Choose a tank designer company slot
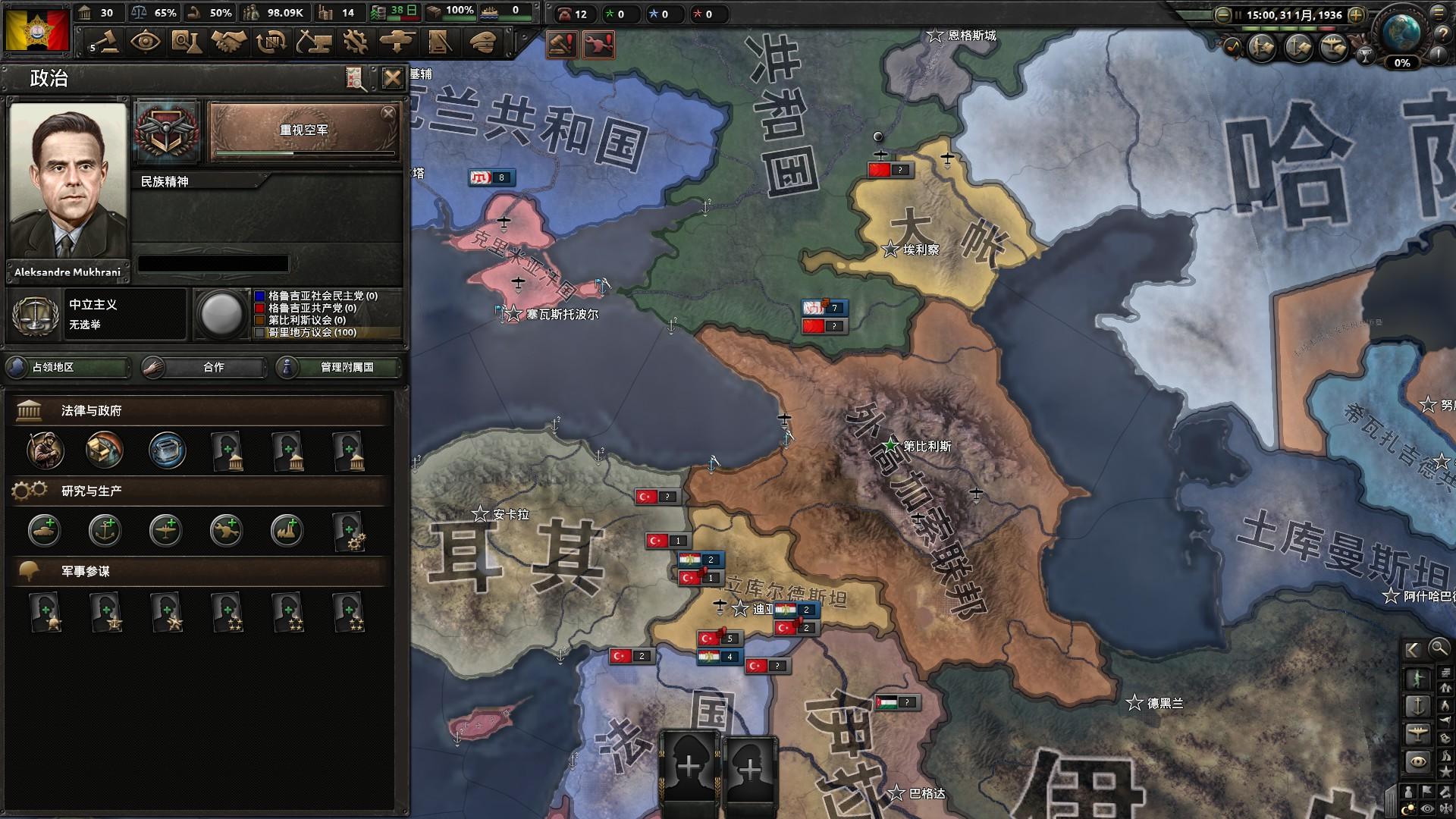Viewport: 1456px width, 819px height. [x=45, y=531]
